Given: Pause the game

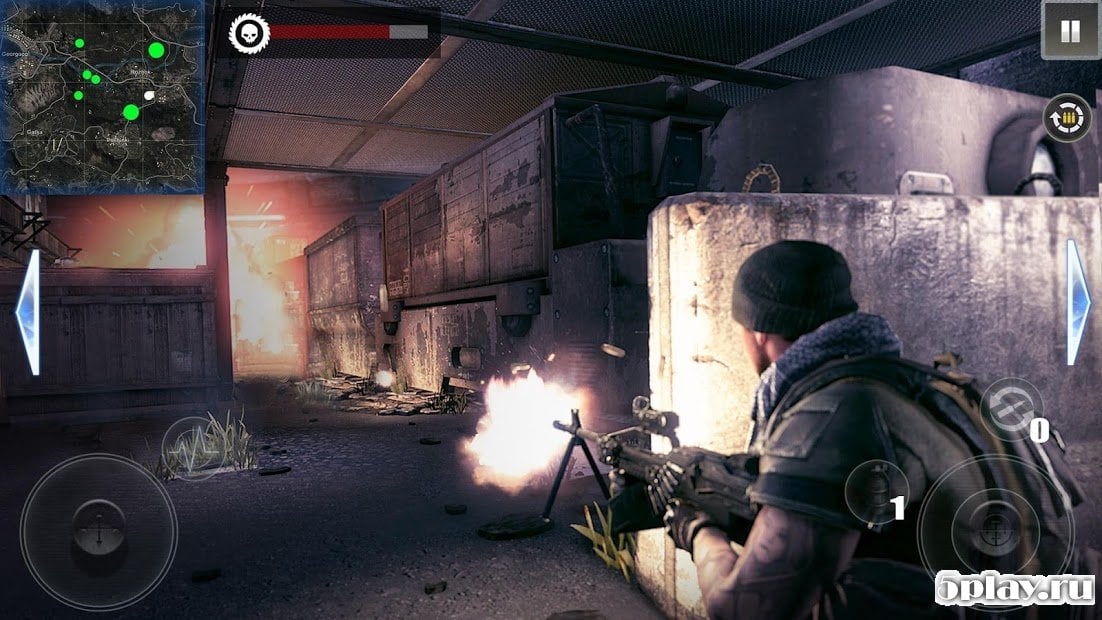Looking at the screenshot, I should [x=1070, y=30].
